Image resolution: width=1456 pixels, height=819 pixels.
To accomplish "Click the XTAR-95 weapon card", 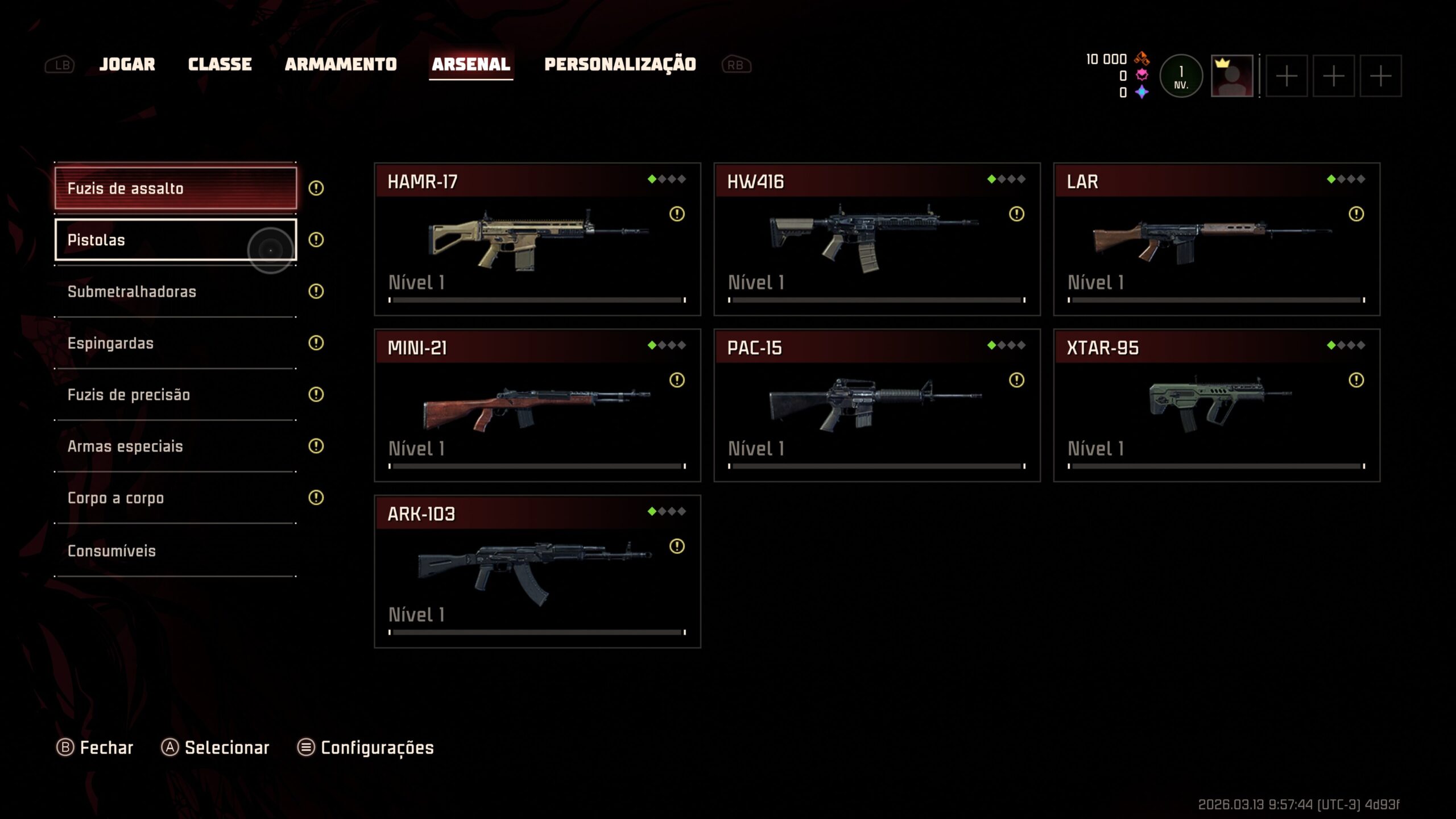I will [x=1216, y=405].
